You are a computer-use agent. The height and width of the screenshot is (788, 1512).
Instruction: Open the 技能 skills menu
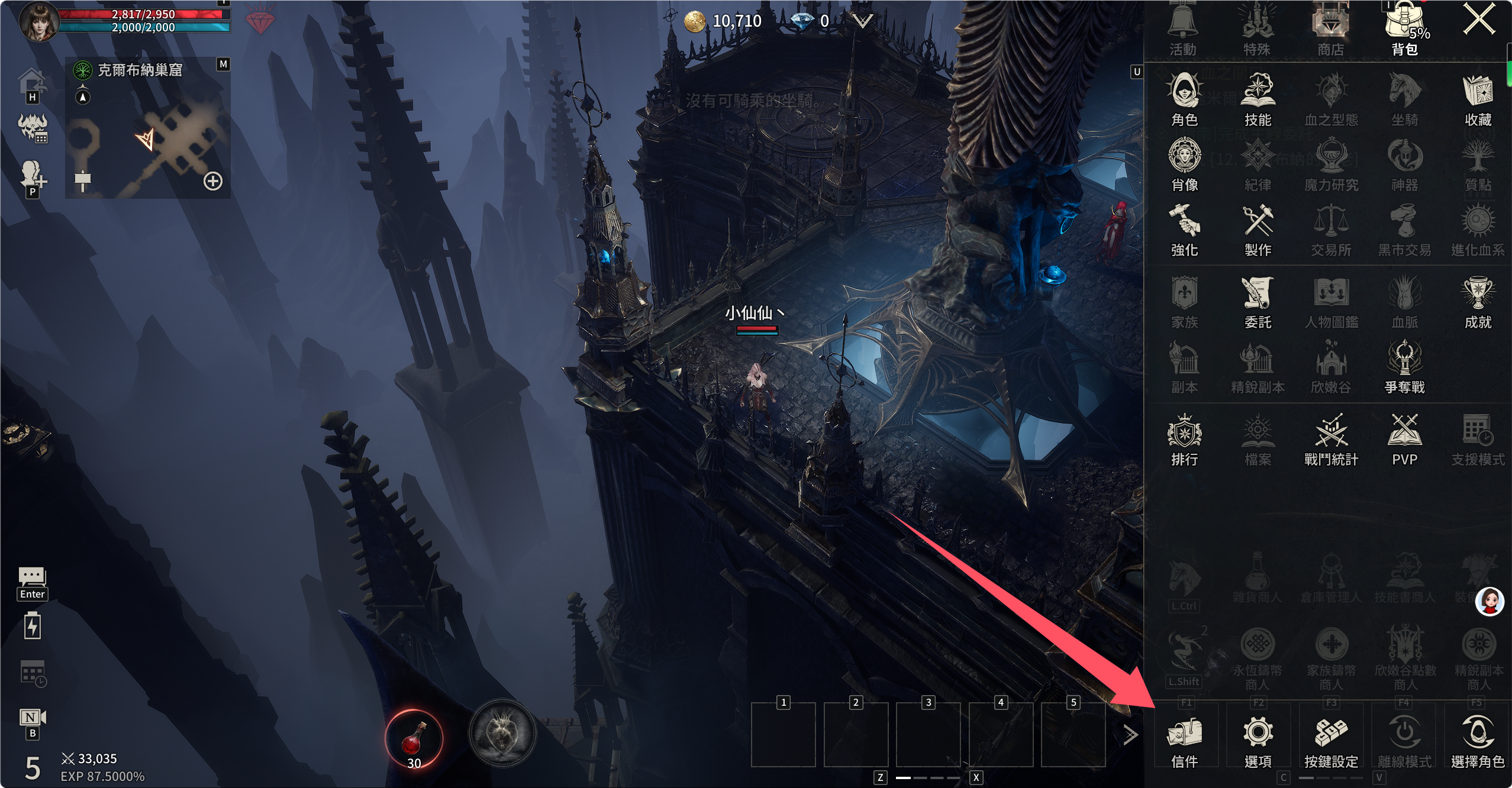click(1258, 99)
